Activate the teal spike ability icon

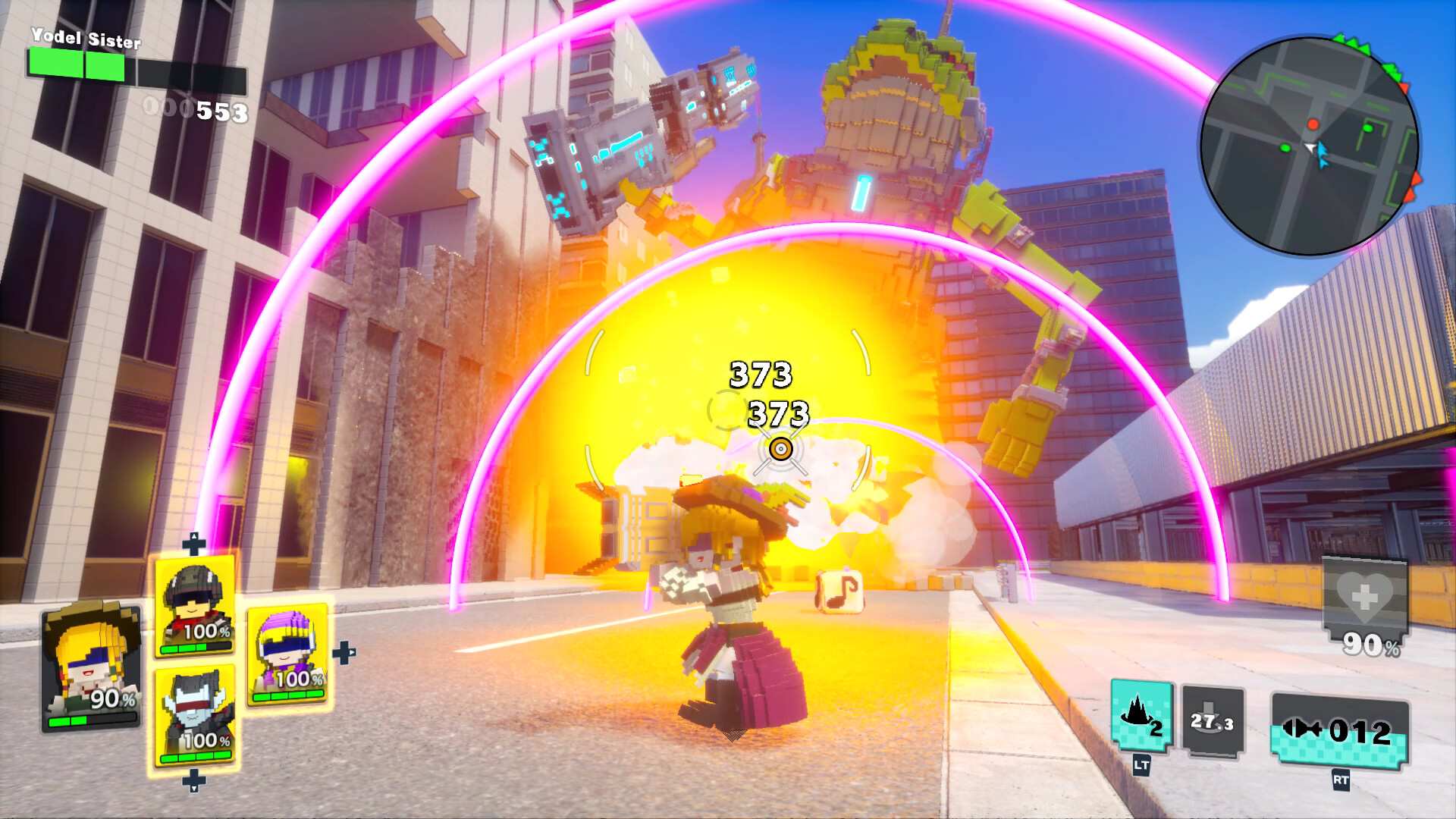click(1141, 717)
